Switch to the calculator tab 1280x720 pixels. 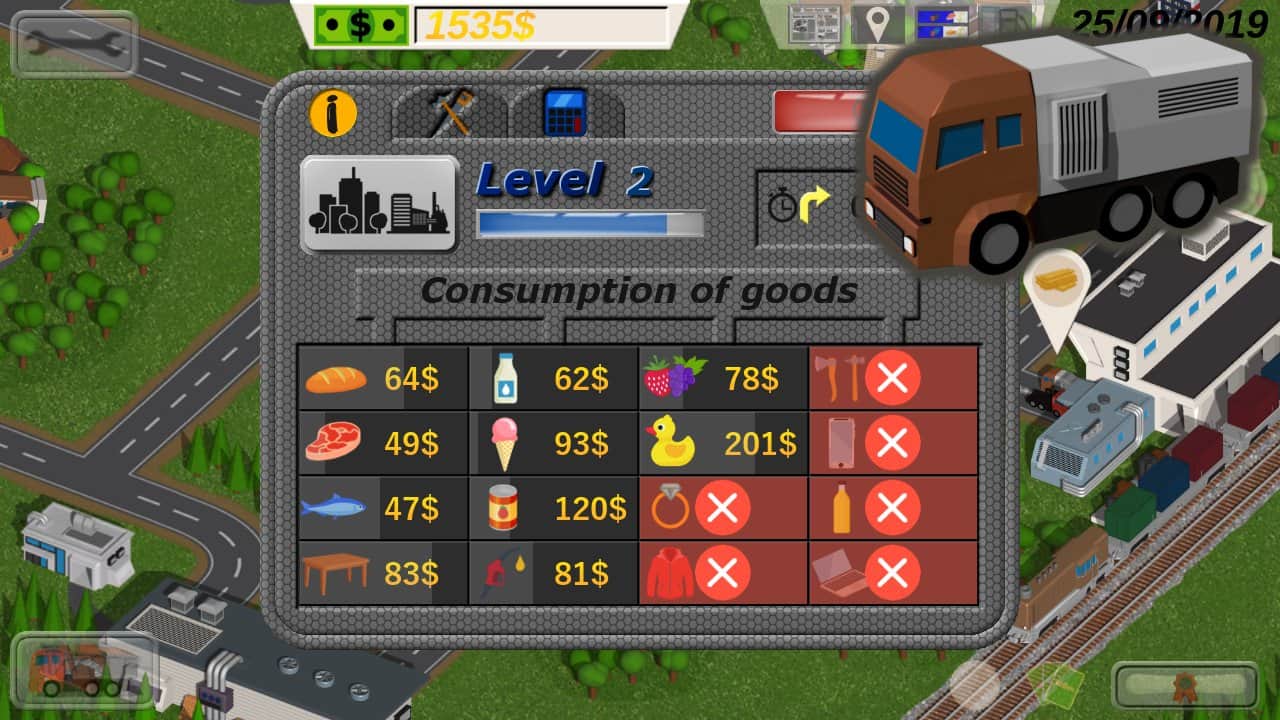(x=565, y=113)
